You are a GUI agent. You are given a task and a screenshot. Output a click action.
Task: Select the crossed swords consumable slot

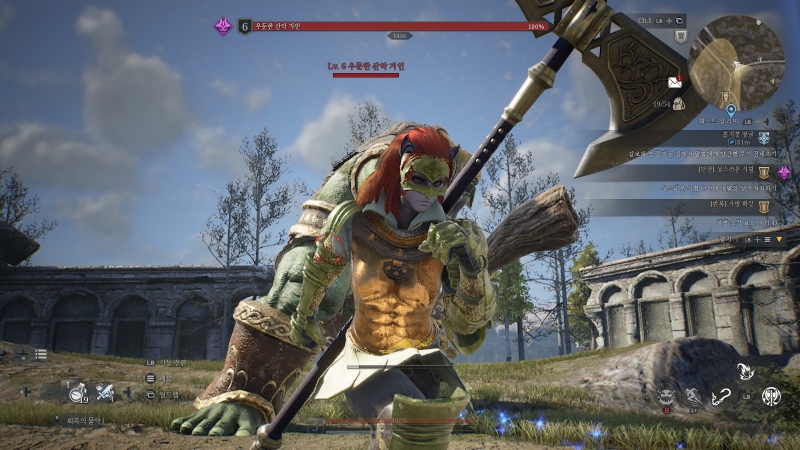coord(104,392)
